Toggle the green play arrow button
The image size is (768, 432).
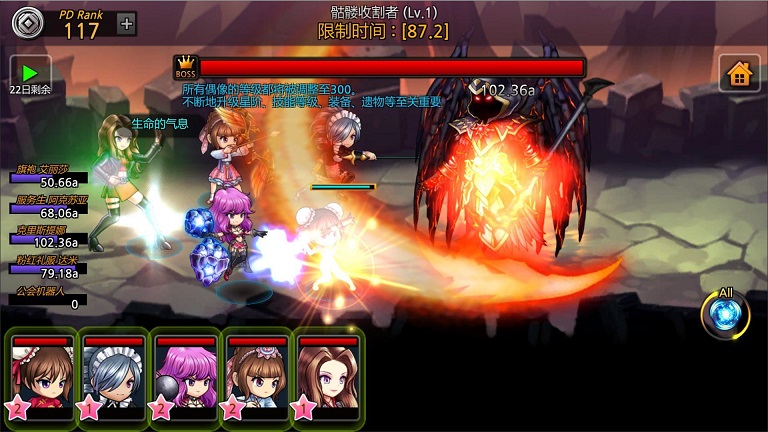pyautogui.click(x=29, y=73)
